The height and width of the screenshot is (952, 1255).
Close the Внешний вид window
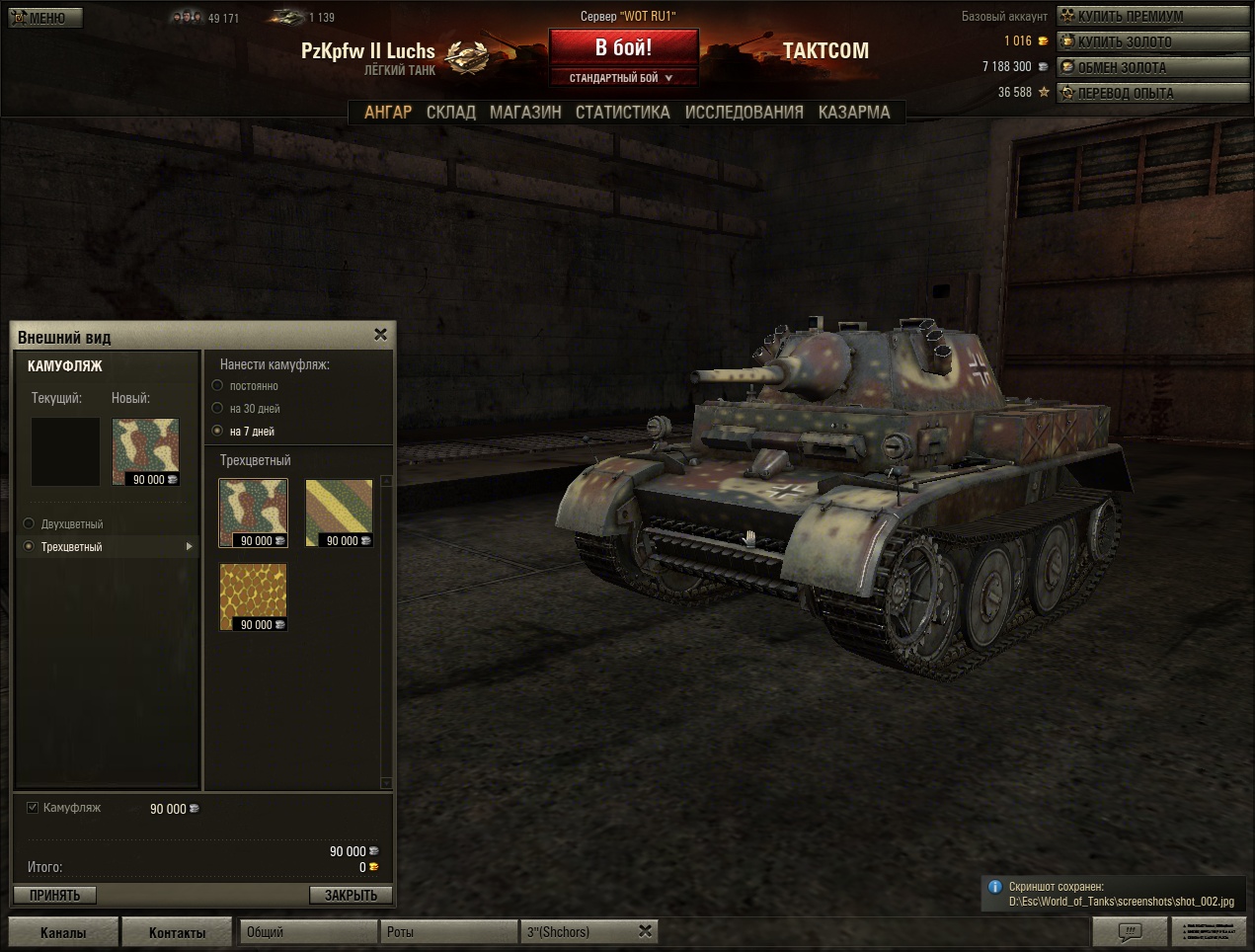pyautogui.click(x=381, y=335)
